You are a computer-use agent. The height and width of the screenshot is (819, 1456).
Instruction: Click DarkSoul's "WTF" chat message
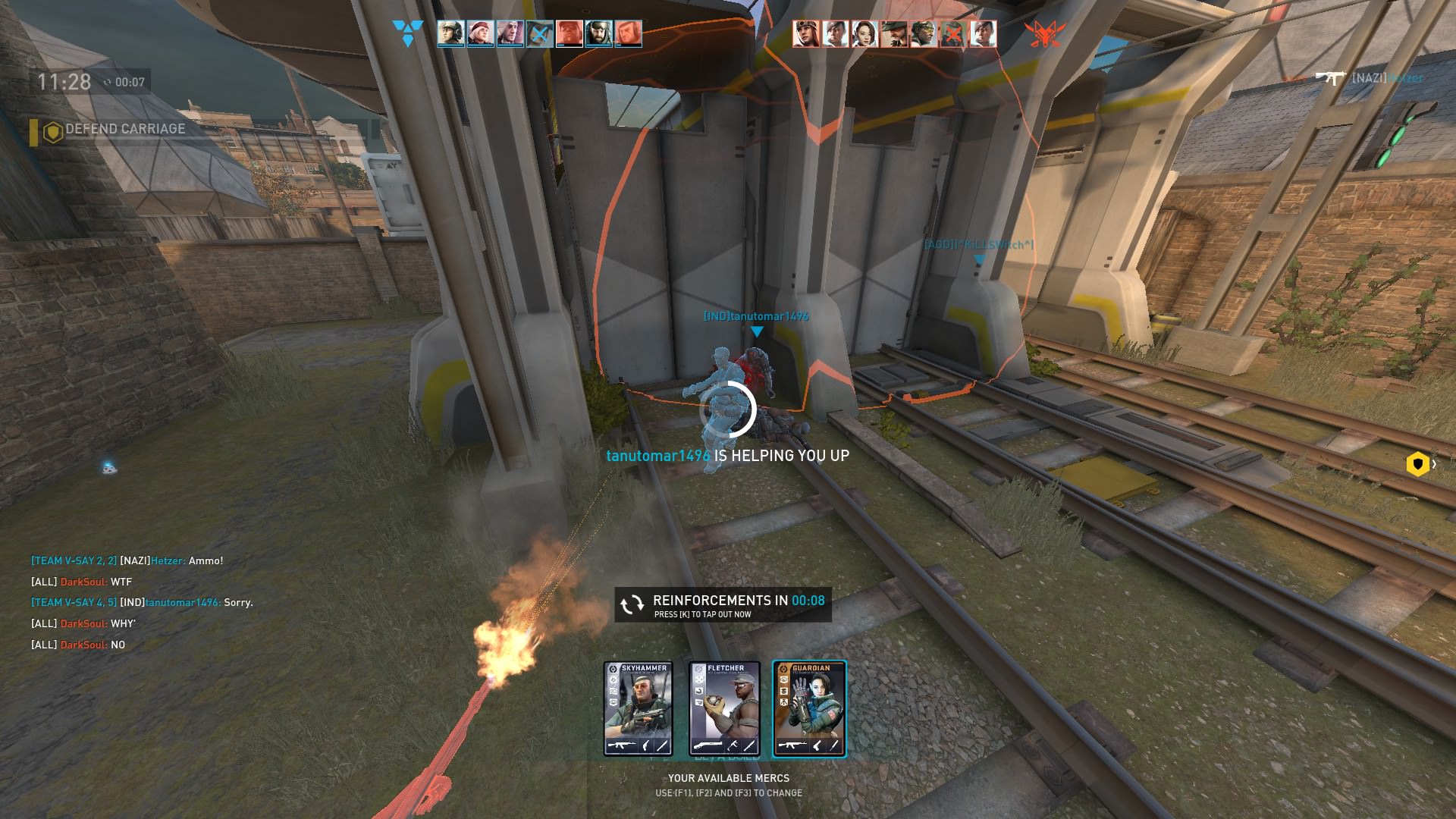point(82,582)
